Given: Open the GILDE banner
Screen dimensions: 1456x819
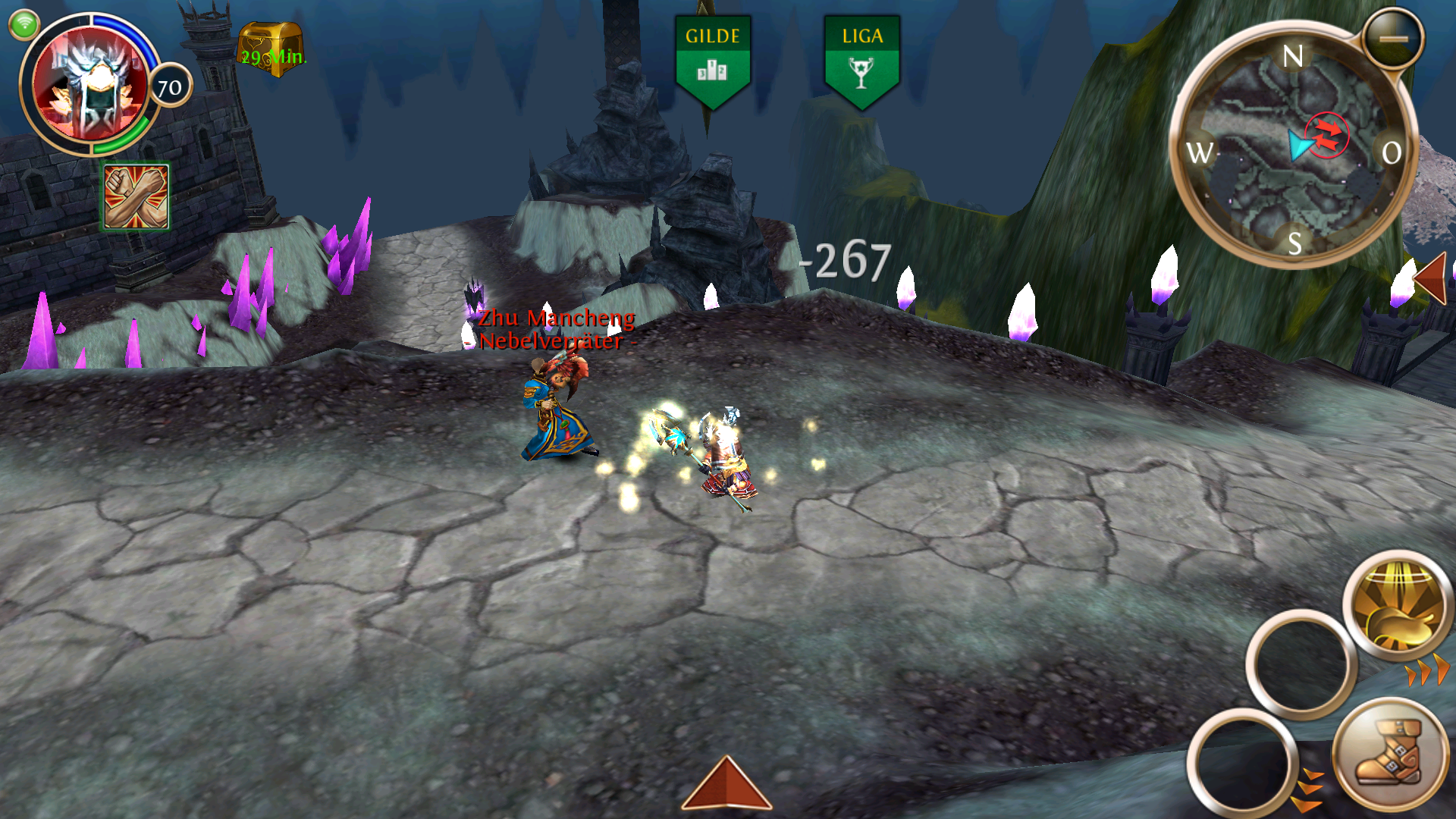Looking at the screenshot, I should [712, 62].
